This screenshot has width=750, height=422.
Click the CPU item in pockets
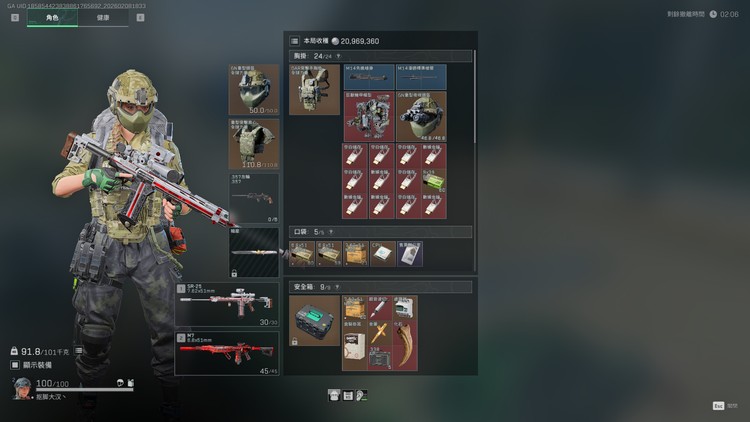point(381,254)
